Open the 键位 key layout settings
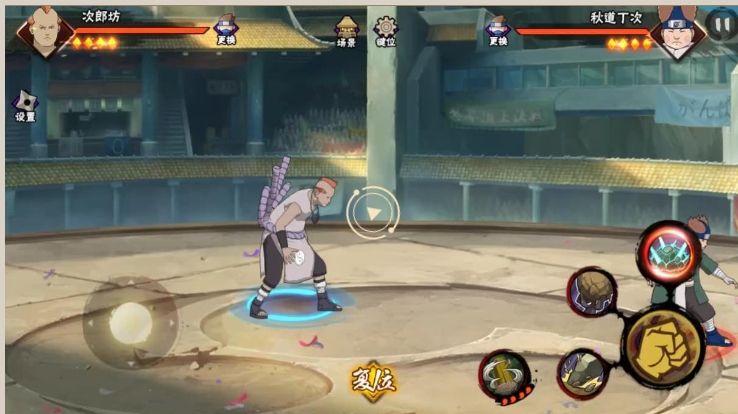Screen dimensions: 738x414 pyautogui.click(x=385, y=30)
